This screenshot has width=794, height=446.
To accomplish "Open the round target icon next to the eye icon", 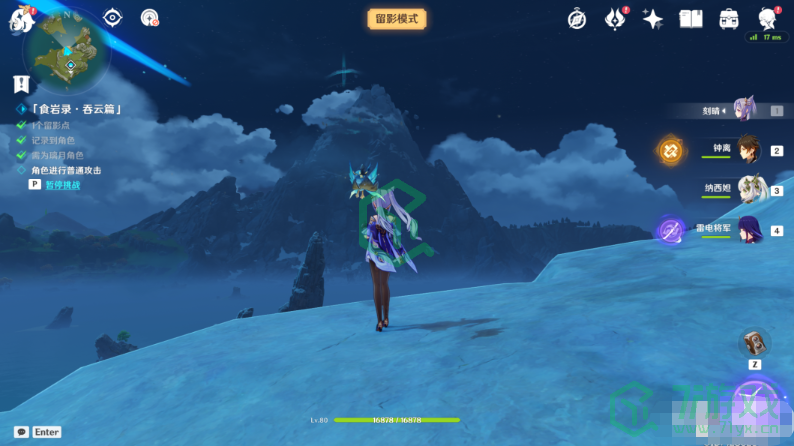I will point(149,17).
